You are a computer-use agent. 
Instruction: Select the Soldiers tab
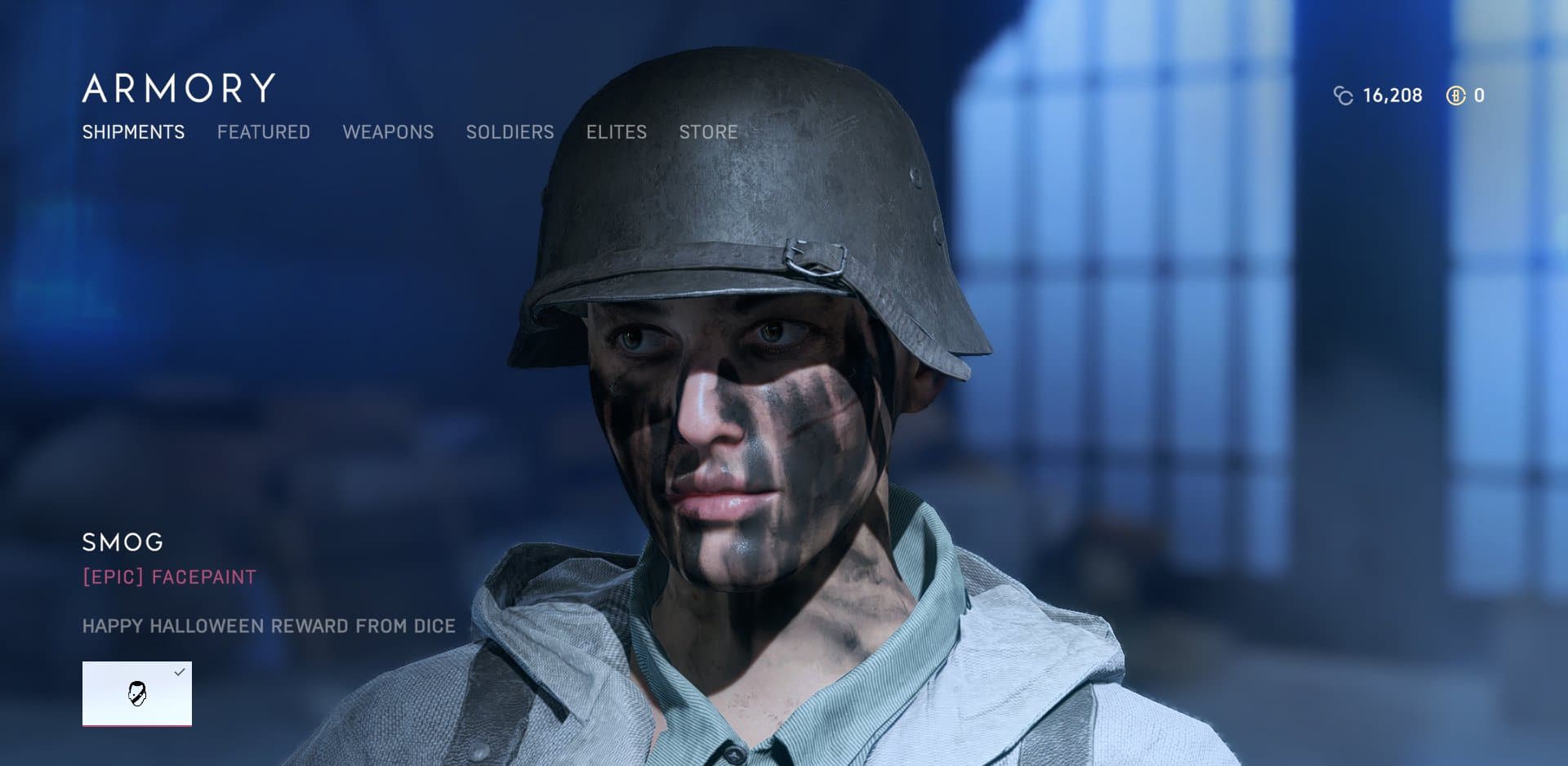[x=510, y=132]
